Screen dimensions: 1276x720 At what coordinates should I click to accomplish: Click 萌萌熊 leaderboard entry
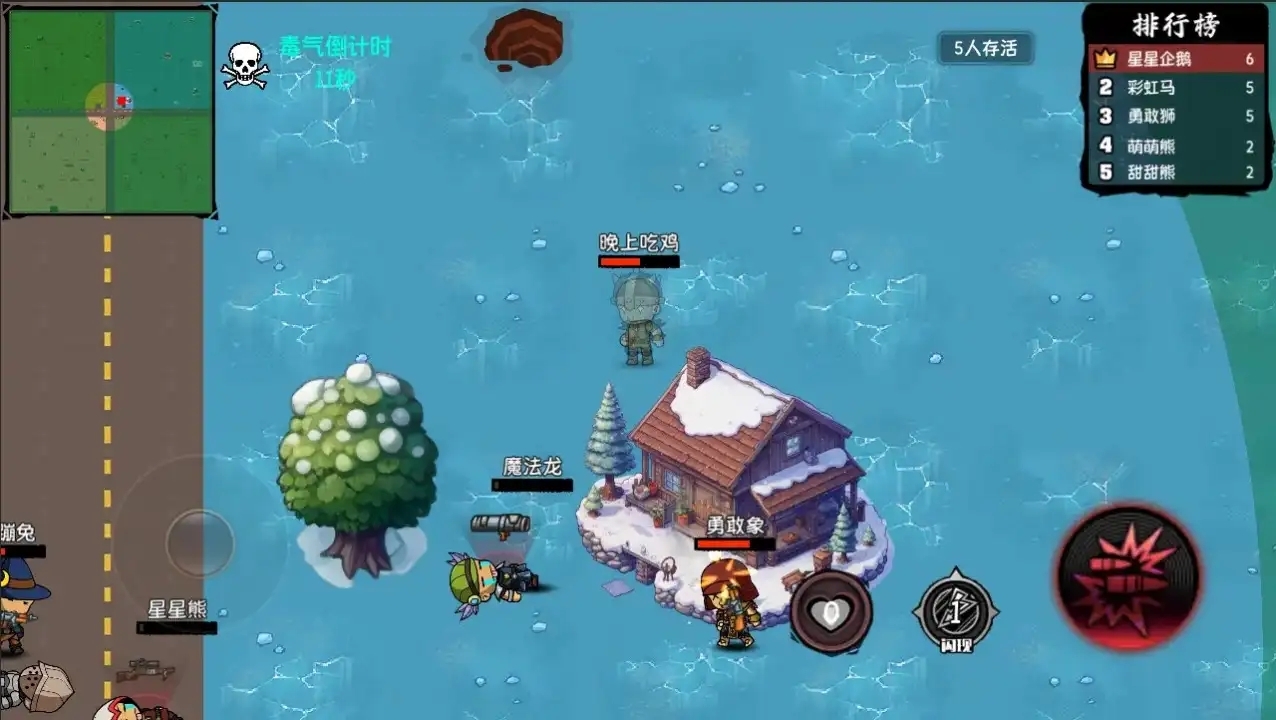(x=1176, y=145)
